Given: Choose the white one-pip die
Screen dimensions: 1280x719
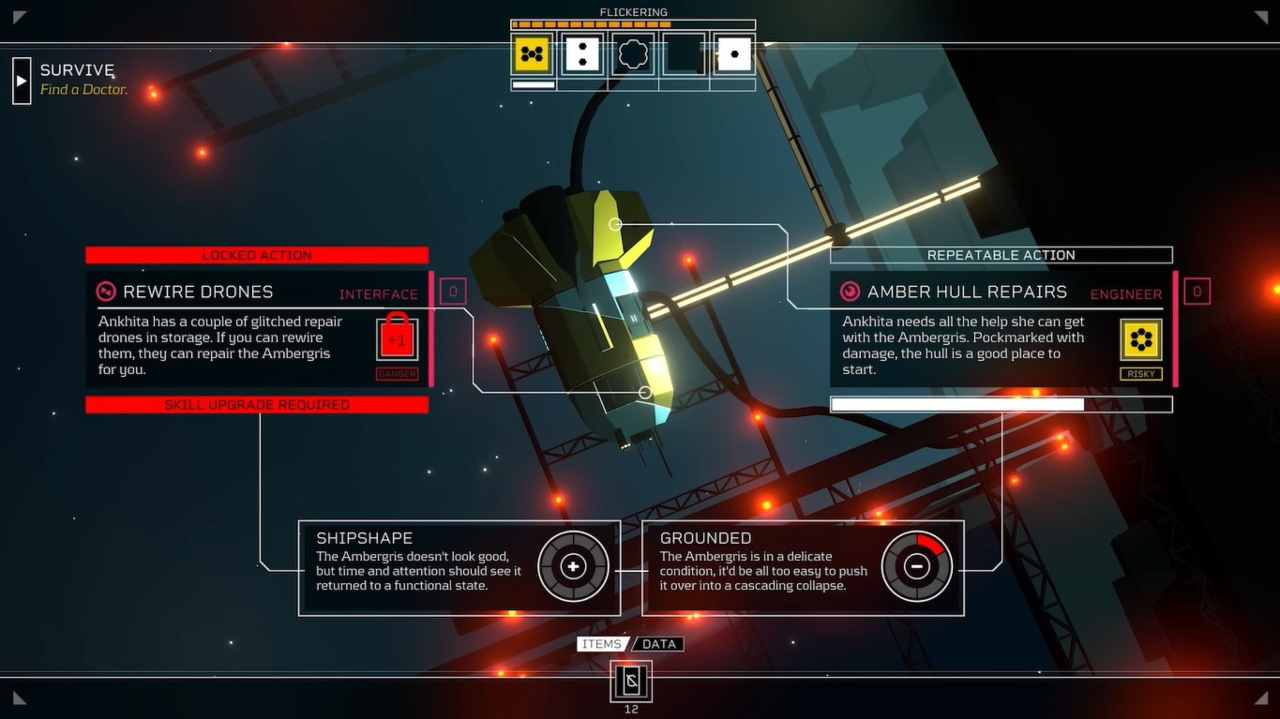Looking at the screenshot, I should tap(734, 54).
